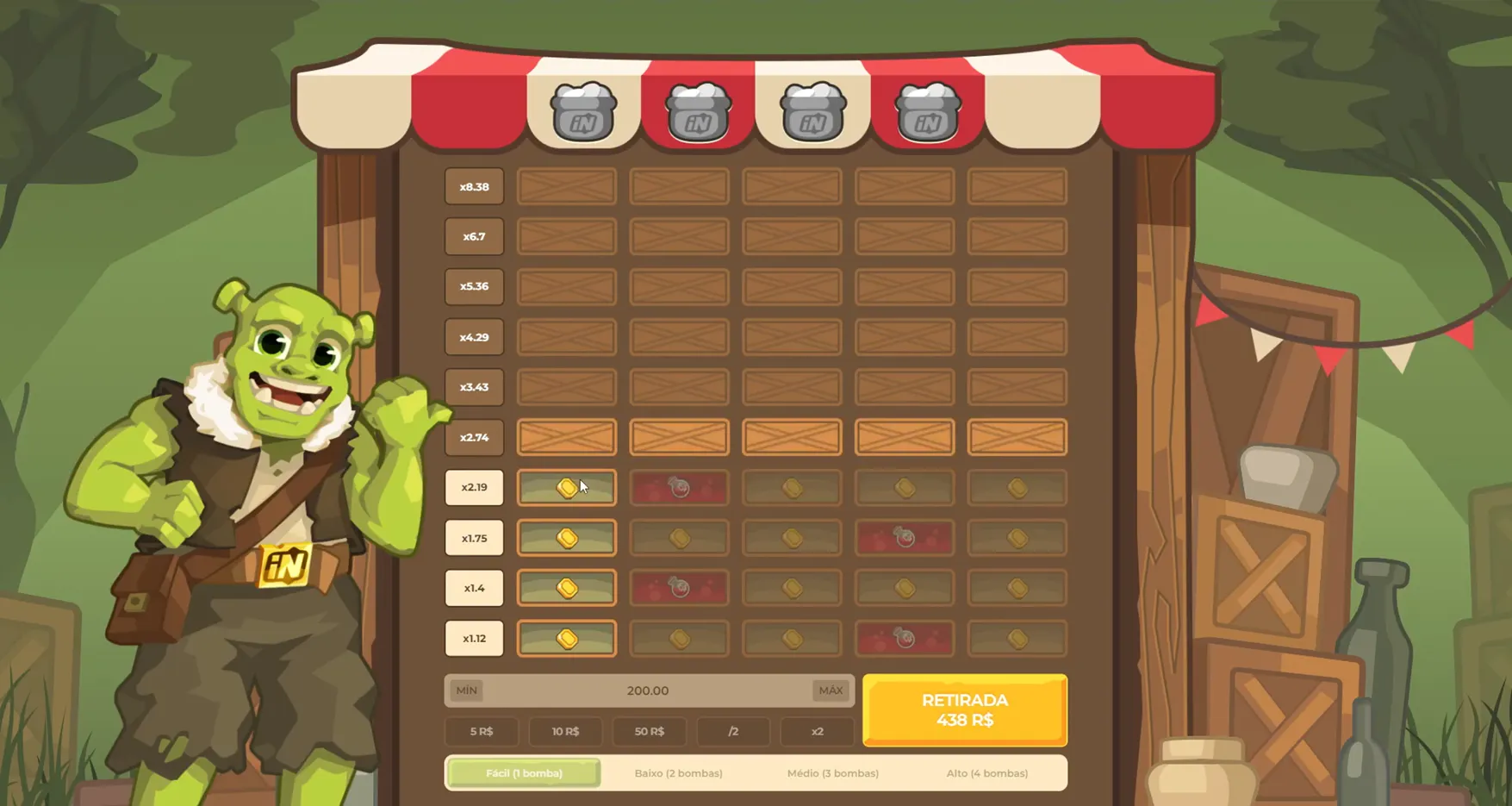
Task: Click the bomb tile in the x1.4 row
Action: click(x=679, y=588)
